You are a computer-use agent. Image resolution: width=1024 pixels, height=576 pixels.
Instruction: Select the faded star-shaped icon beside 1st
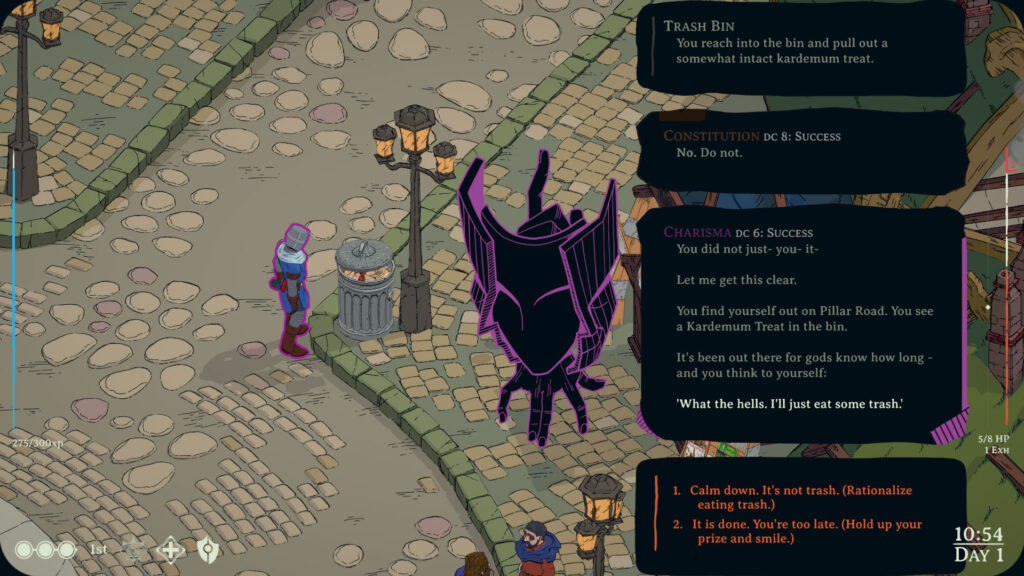point(134,549)
